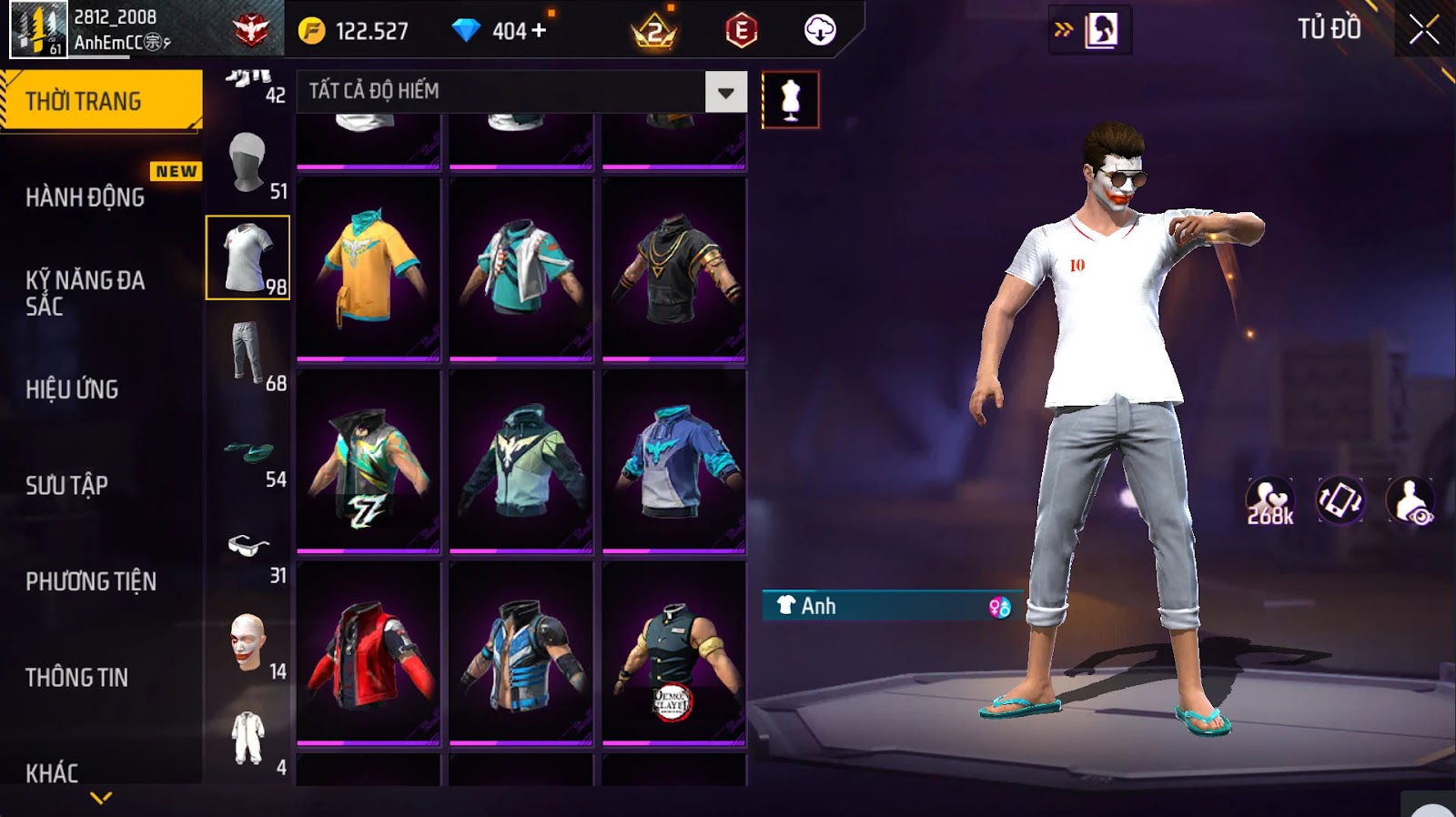Screen dimensions: 1456x817
Task: Choose the red jacket top
Action: 369,652
